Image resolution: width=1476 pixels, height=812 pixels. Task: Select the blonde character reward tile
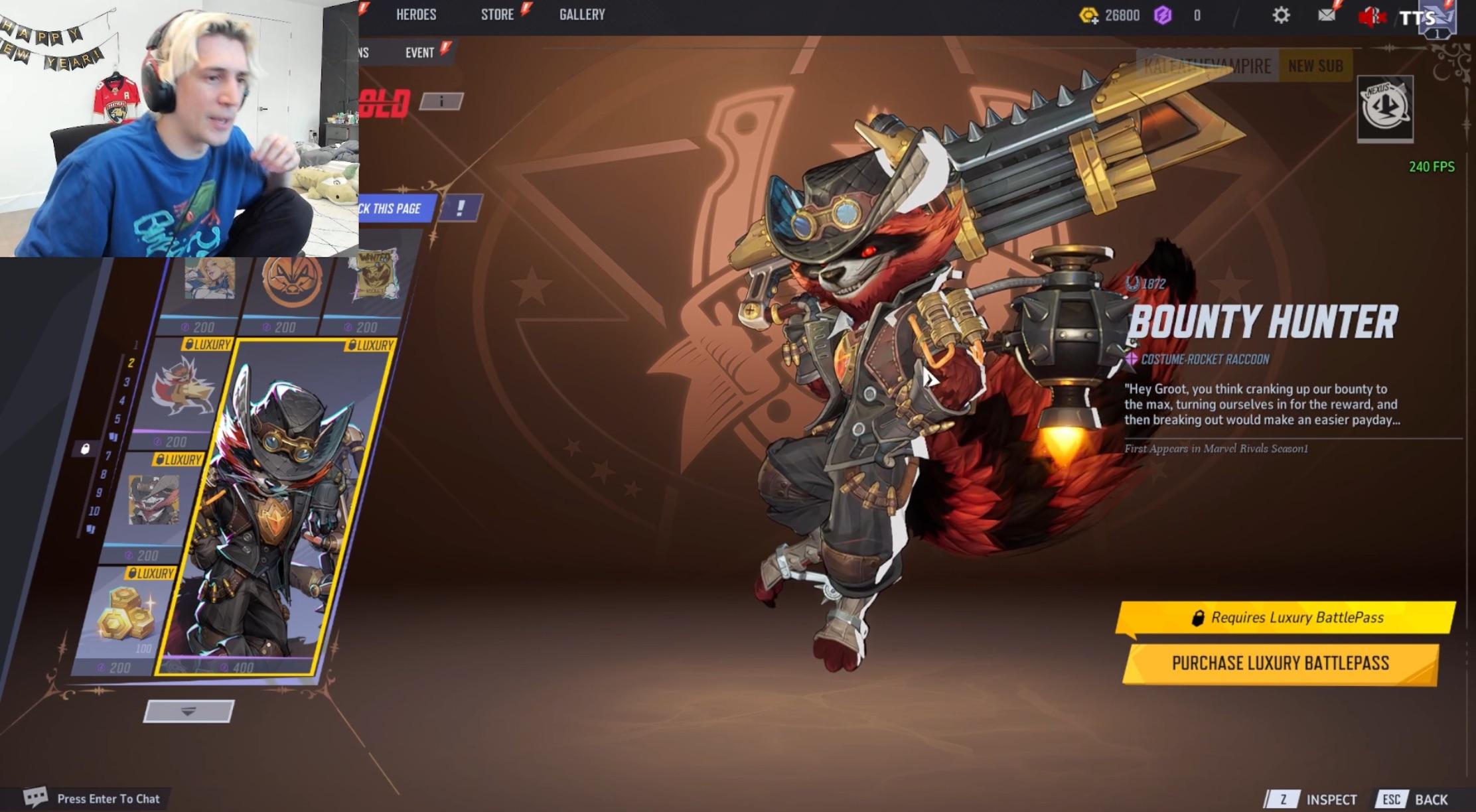210,282
